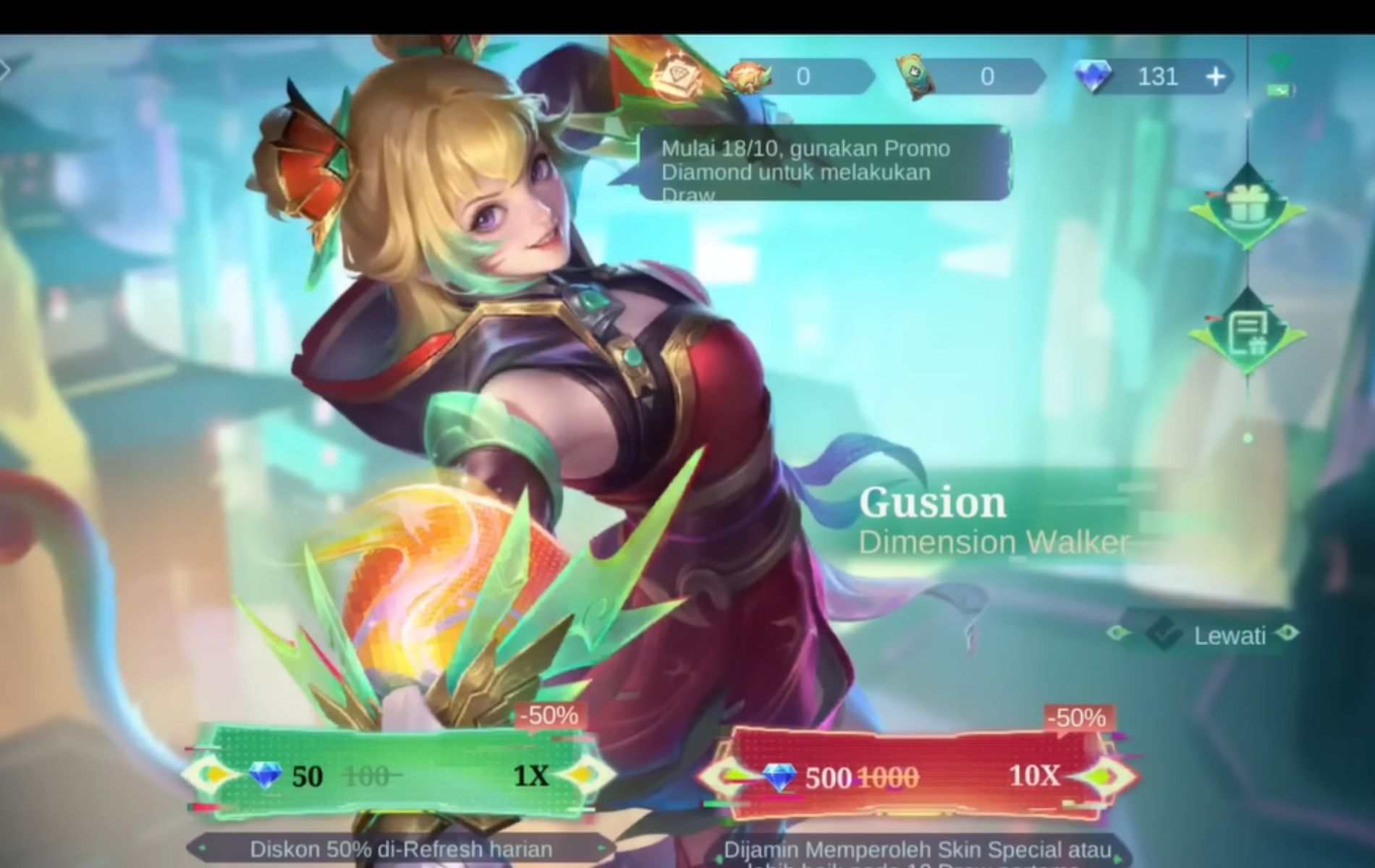Click the Lewati skip label
This screenshot has height=868, width=1375.
coord(1230,634)
